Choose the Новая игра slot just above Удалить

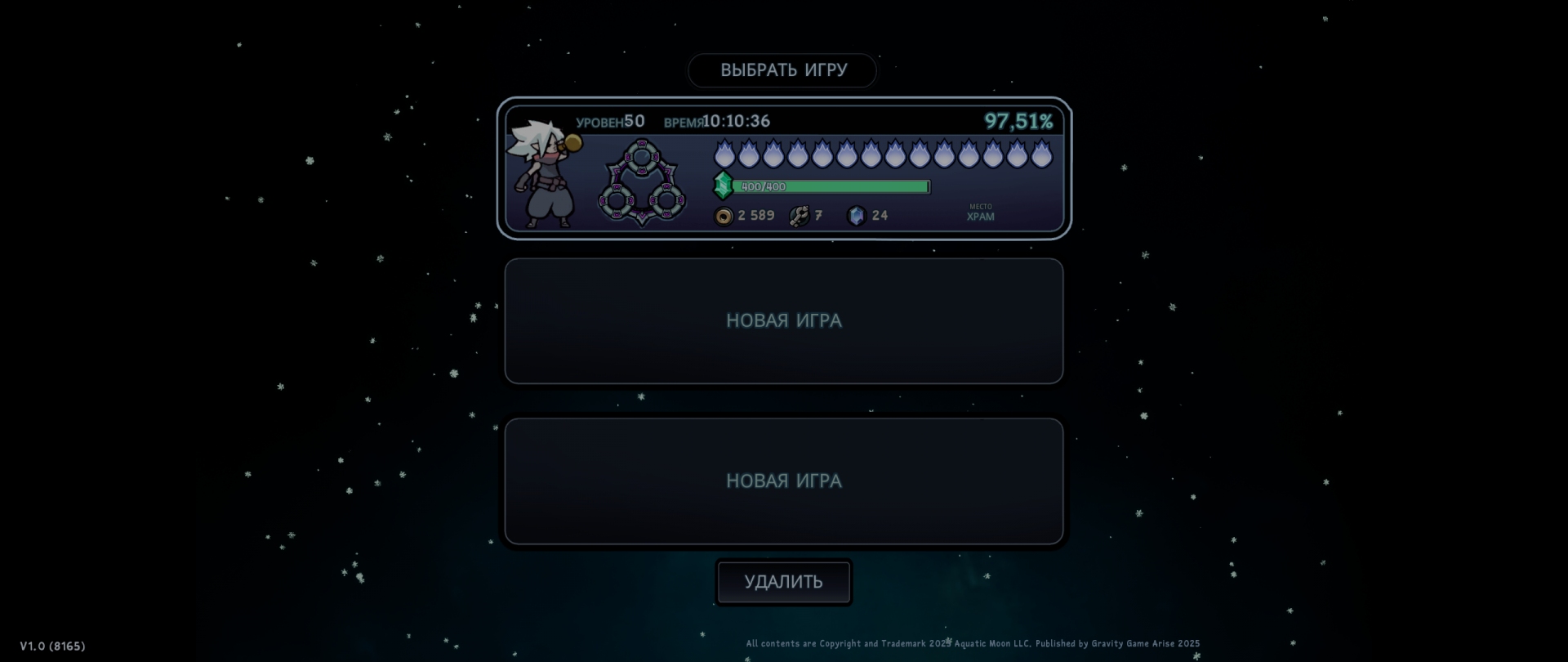(x=783, y=481)
